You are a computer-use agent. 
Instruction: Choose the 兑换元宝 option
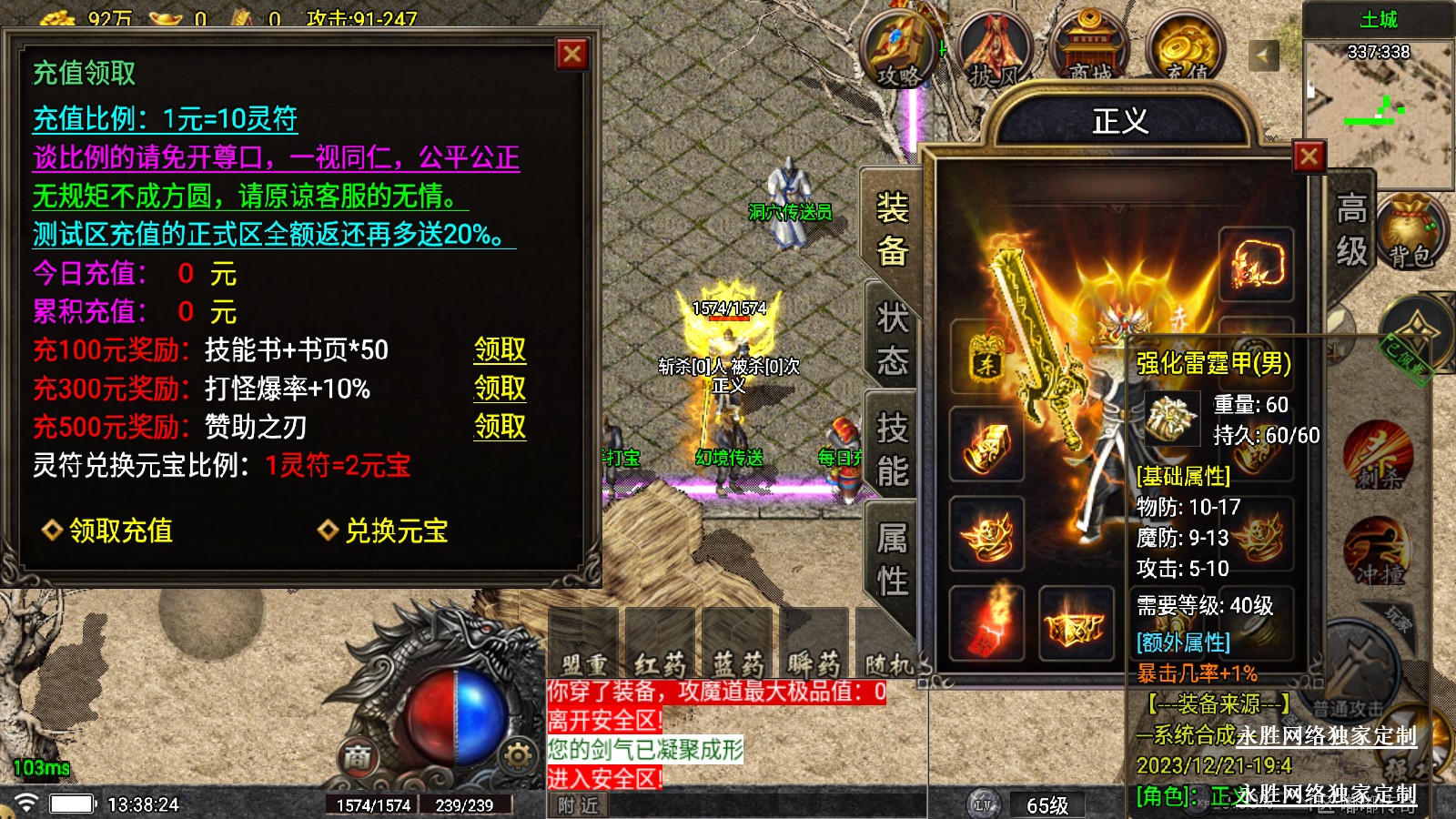point(383,531)
